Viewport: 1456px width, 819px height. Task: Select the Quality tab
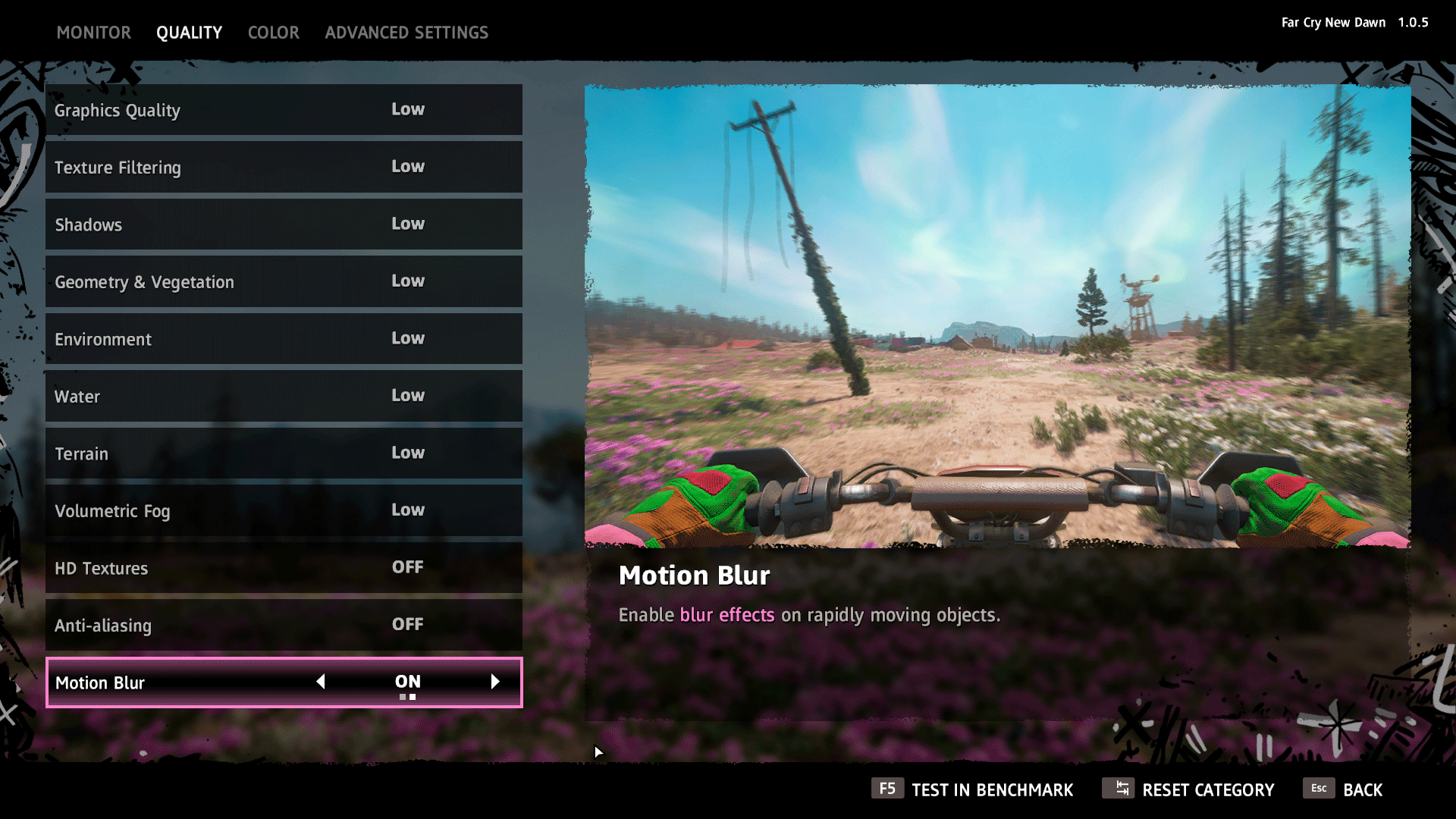coord(189,33)
